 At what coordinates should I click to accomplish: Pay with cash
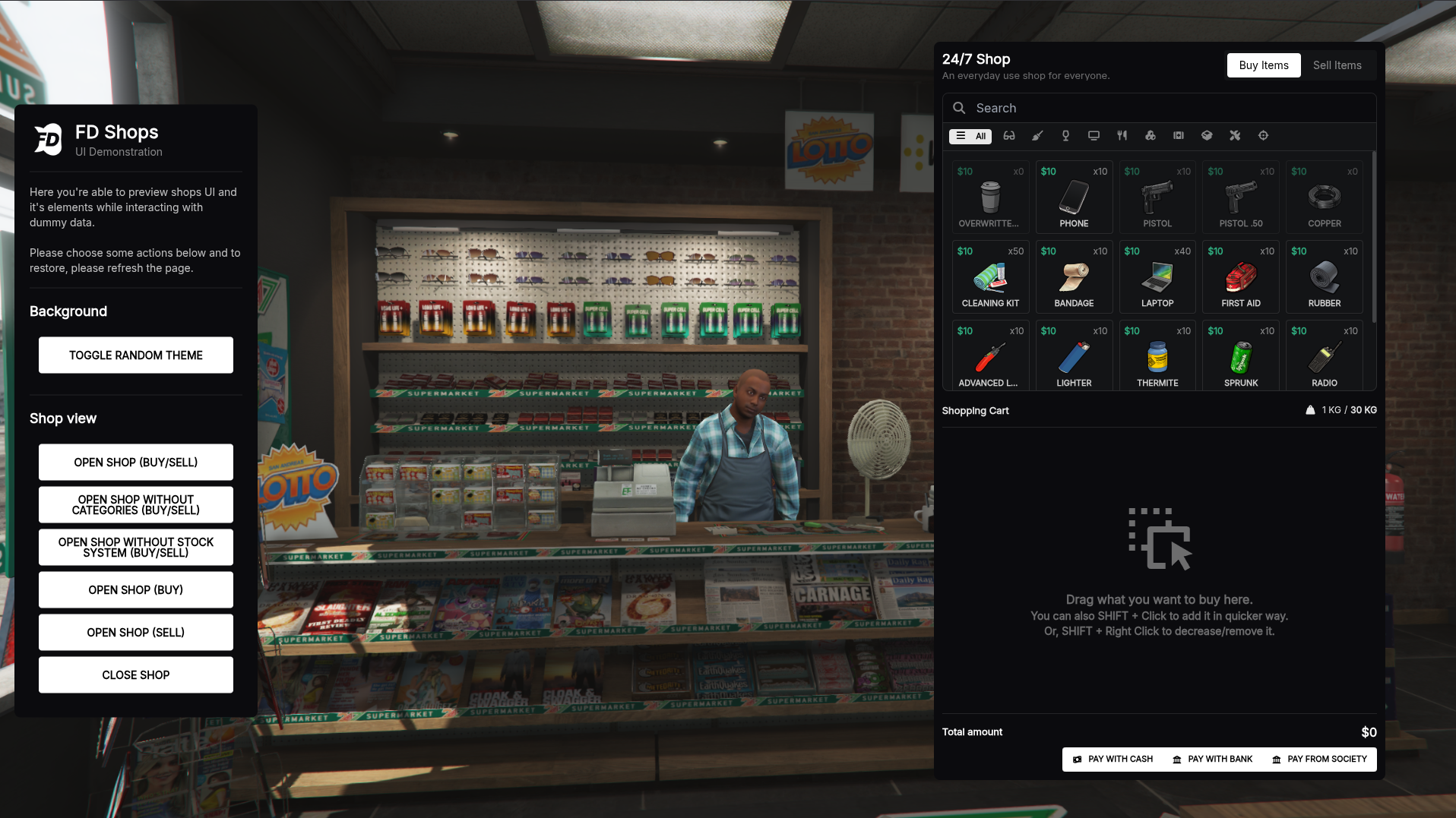pos(1113,759)
